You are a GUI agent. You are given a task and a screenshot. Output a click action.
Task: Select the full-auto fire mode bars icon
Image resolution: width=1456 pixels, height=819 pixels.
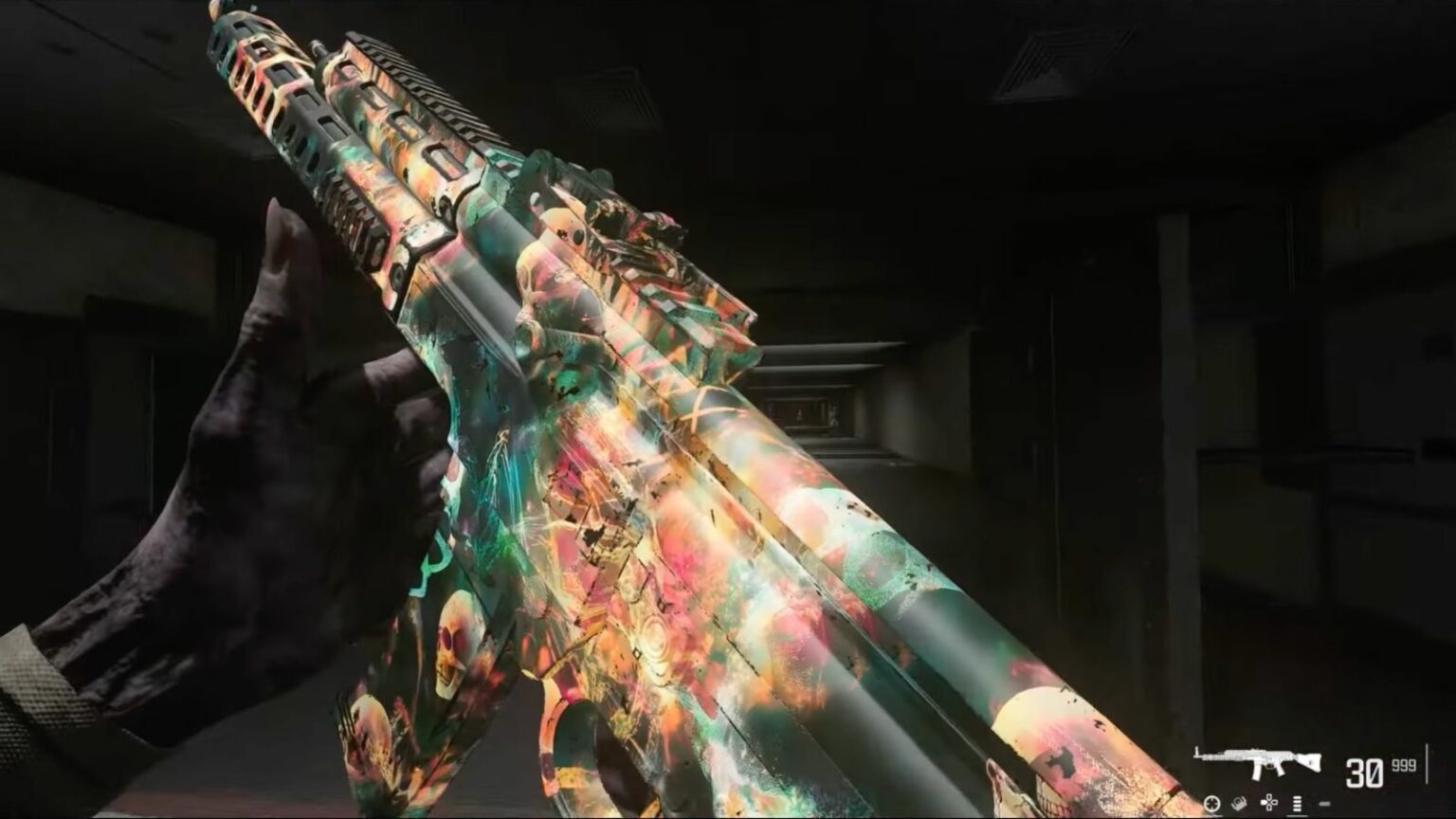(1297, 803)
